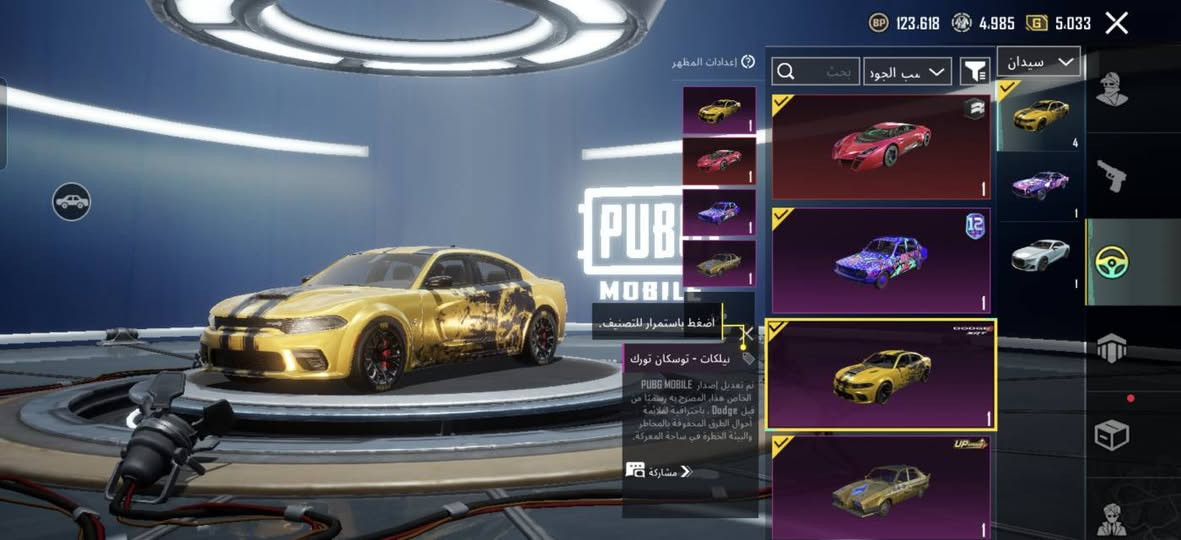Pick the white coupe in the type column
Image resolution: width=1181 pixels, height=540 pixels.
click(1040, 255)
